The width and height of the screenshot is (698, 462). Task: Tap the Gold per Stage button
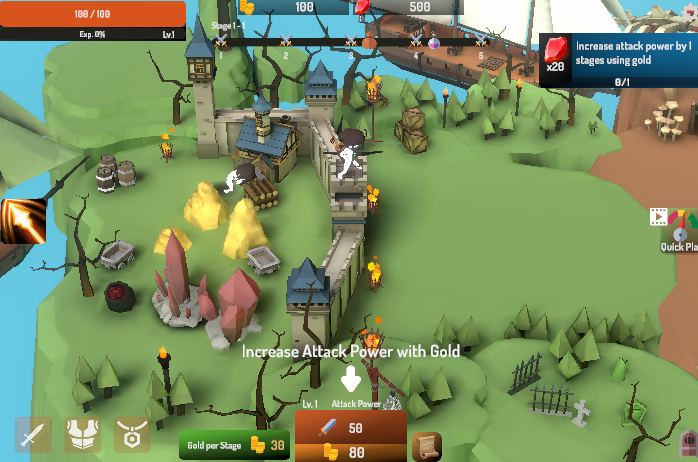(x=234, y=444)
